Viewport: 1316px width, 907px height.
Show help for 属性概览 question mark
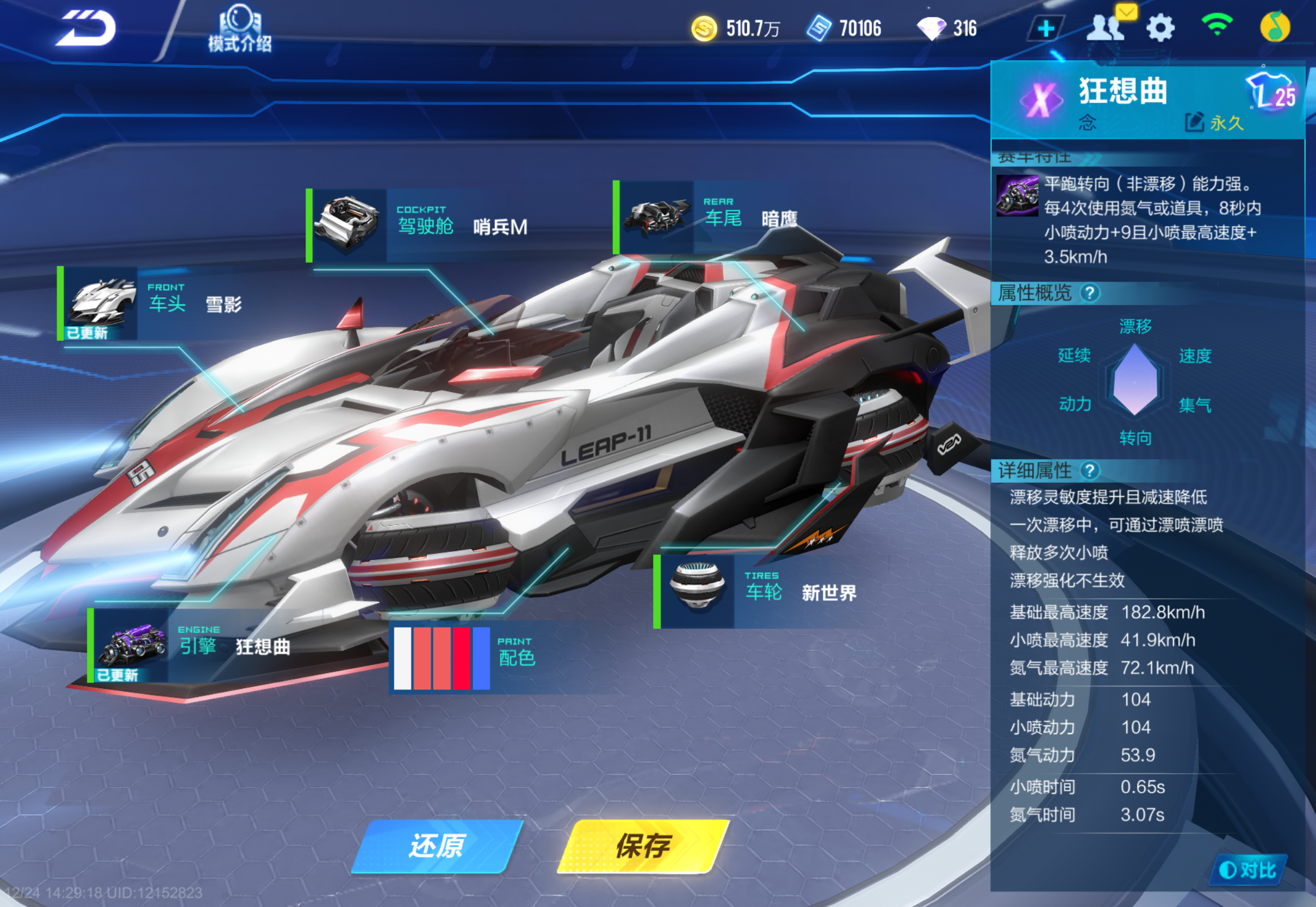click(x=1090, y=293)
